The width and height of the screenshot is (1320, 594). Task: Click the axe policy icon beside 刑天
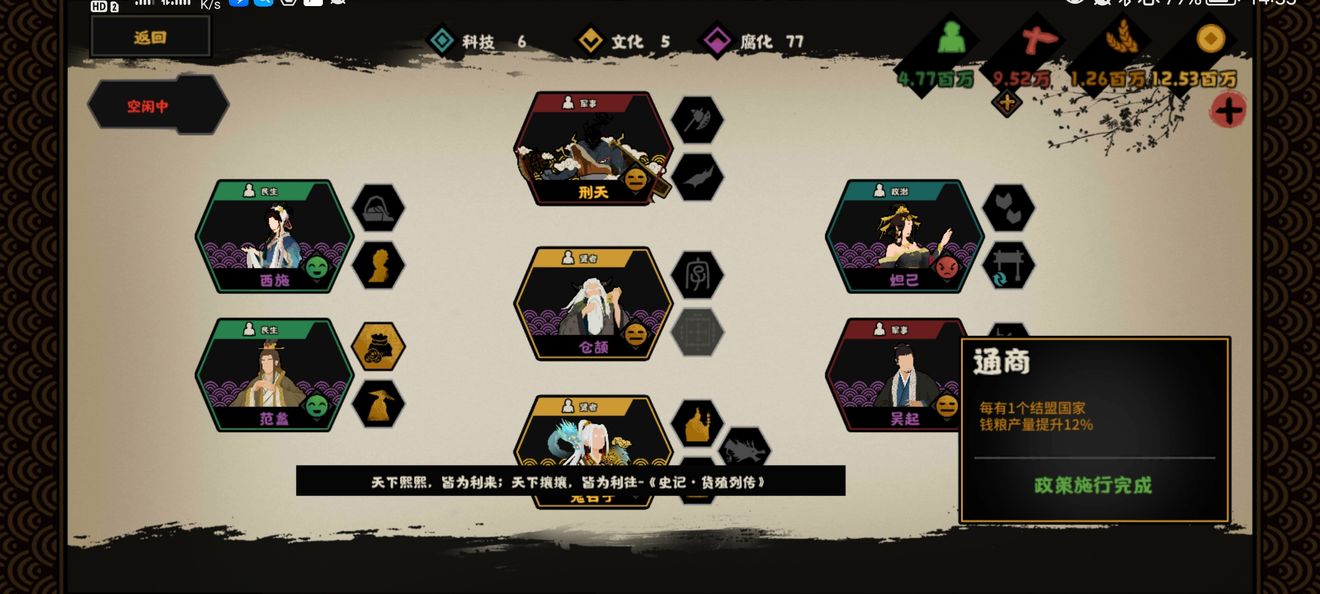(697, 120)
